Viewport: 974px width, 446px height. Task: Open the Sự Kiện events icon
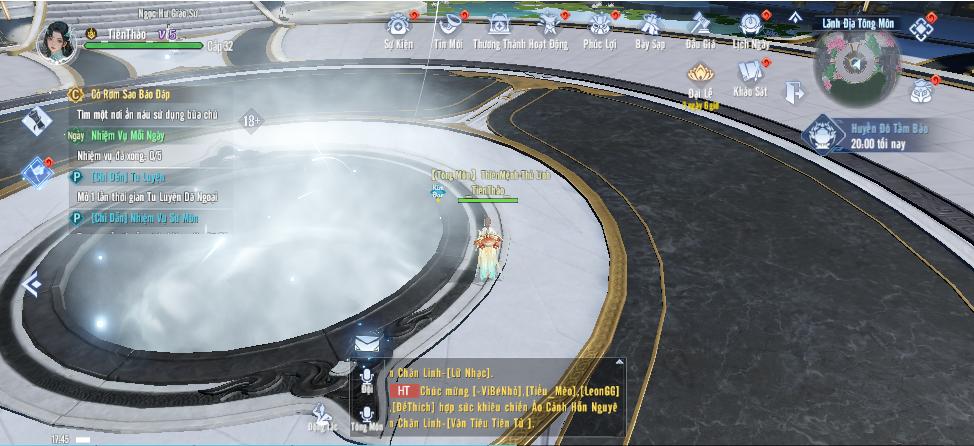(x=400, y=26)
